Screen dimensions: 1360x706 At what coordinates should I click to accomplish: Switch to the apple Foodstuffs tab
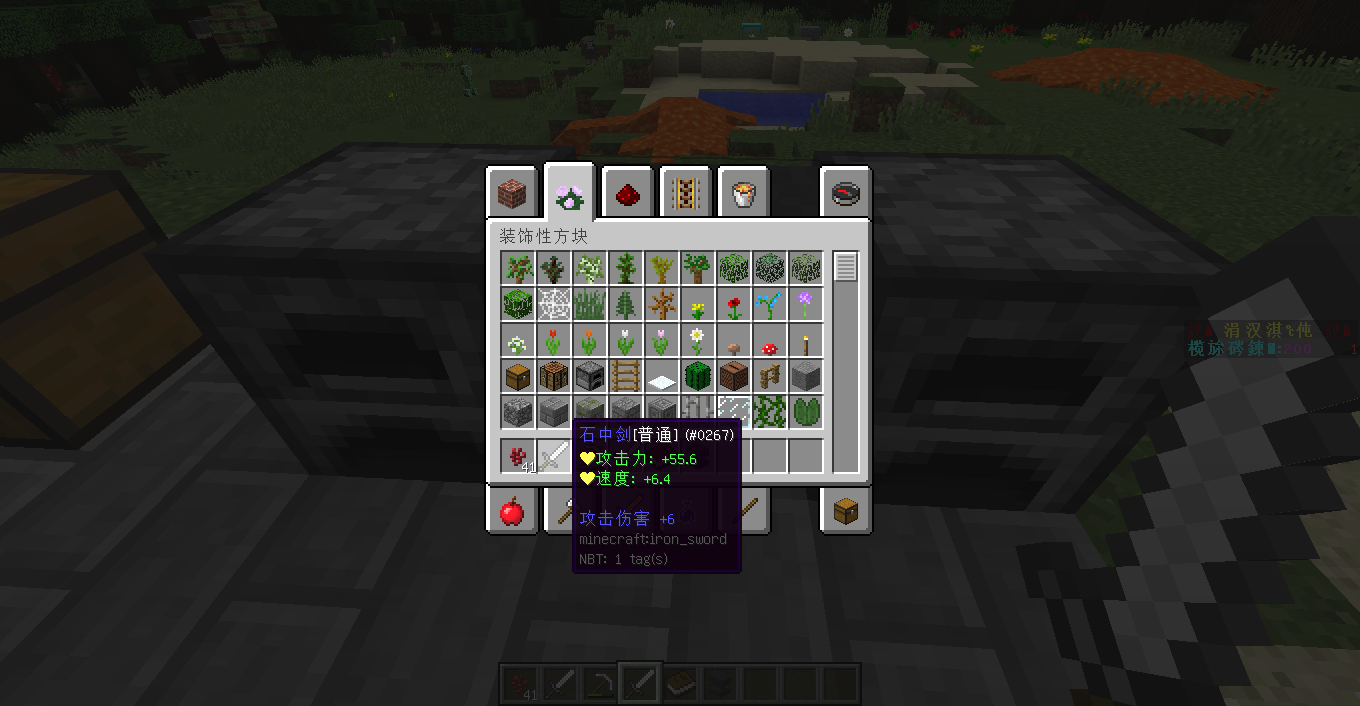[x=511, y=512]
